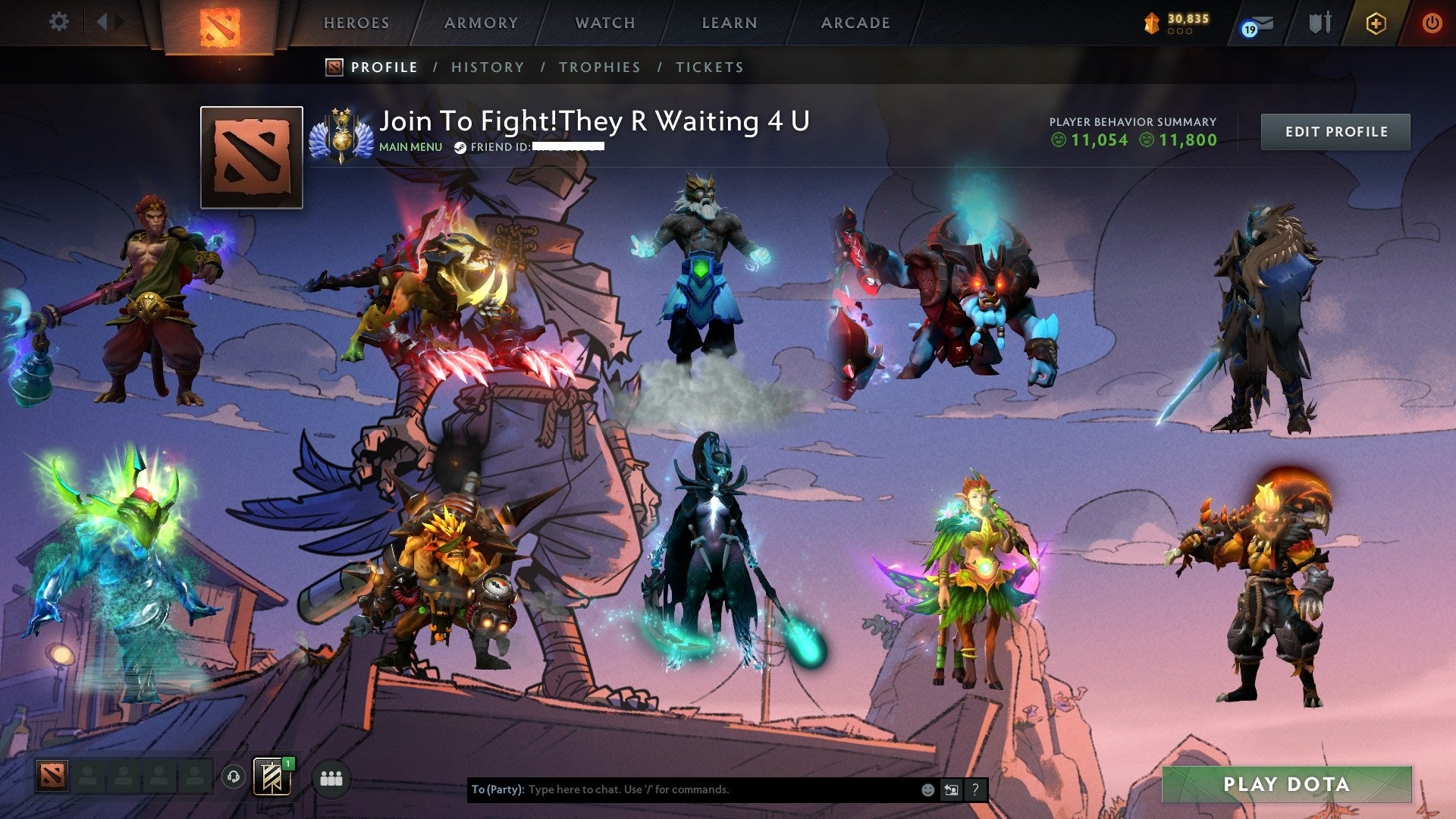This screenshot has width=1456, height=819.
Task: Open the emoticon picker beside the chat box
Action: pyautogui.click(x=927, y=789)
